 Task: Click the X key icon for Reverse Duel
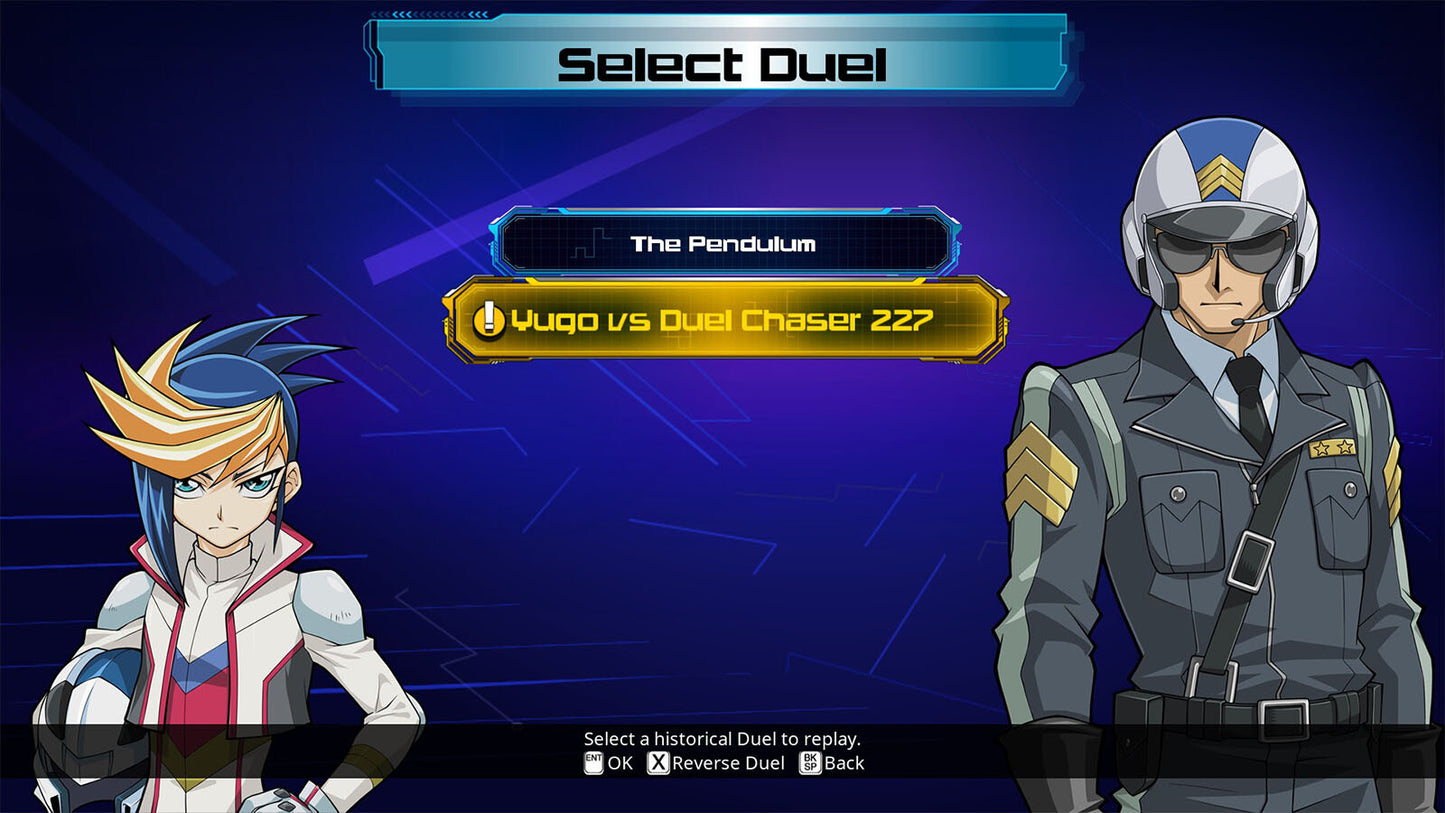pyautogui.click(x=657, y=762)
